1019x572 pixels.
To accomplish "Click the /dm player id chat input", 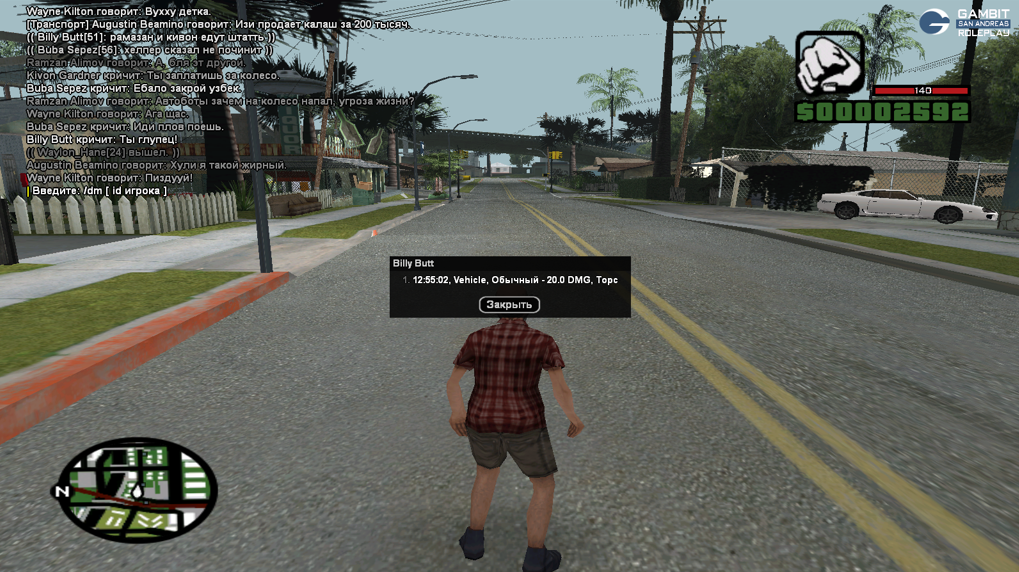I will click(98, 191).
